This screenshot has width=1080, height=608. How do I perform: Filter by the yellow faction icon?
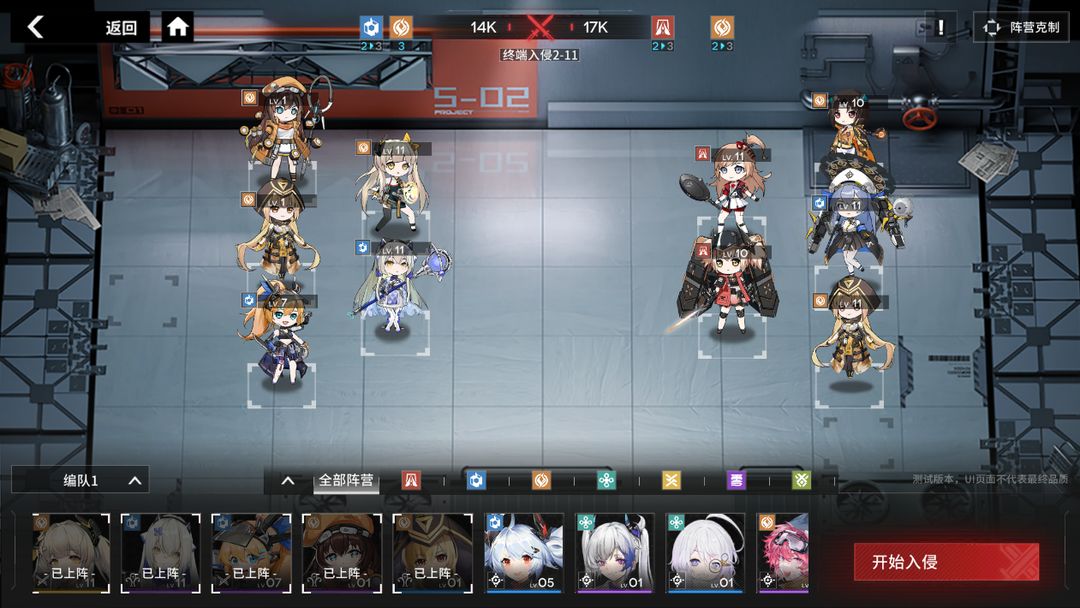pyautogui.click(x=671, y=481)
